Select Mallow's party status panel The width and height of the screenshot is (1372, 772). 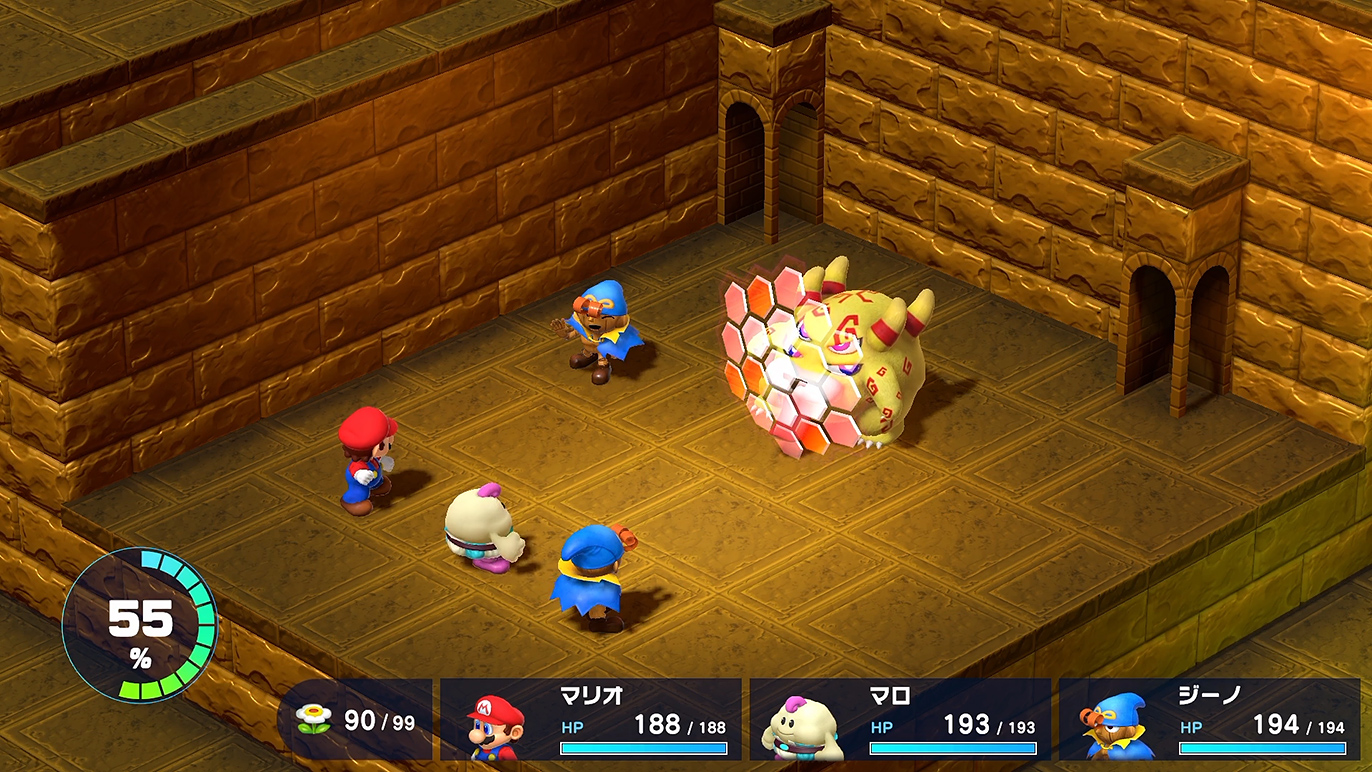pos(900,719)
